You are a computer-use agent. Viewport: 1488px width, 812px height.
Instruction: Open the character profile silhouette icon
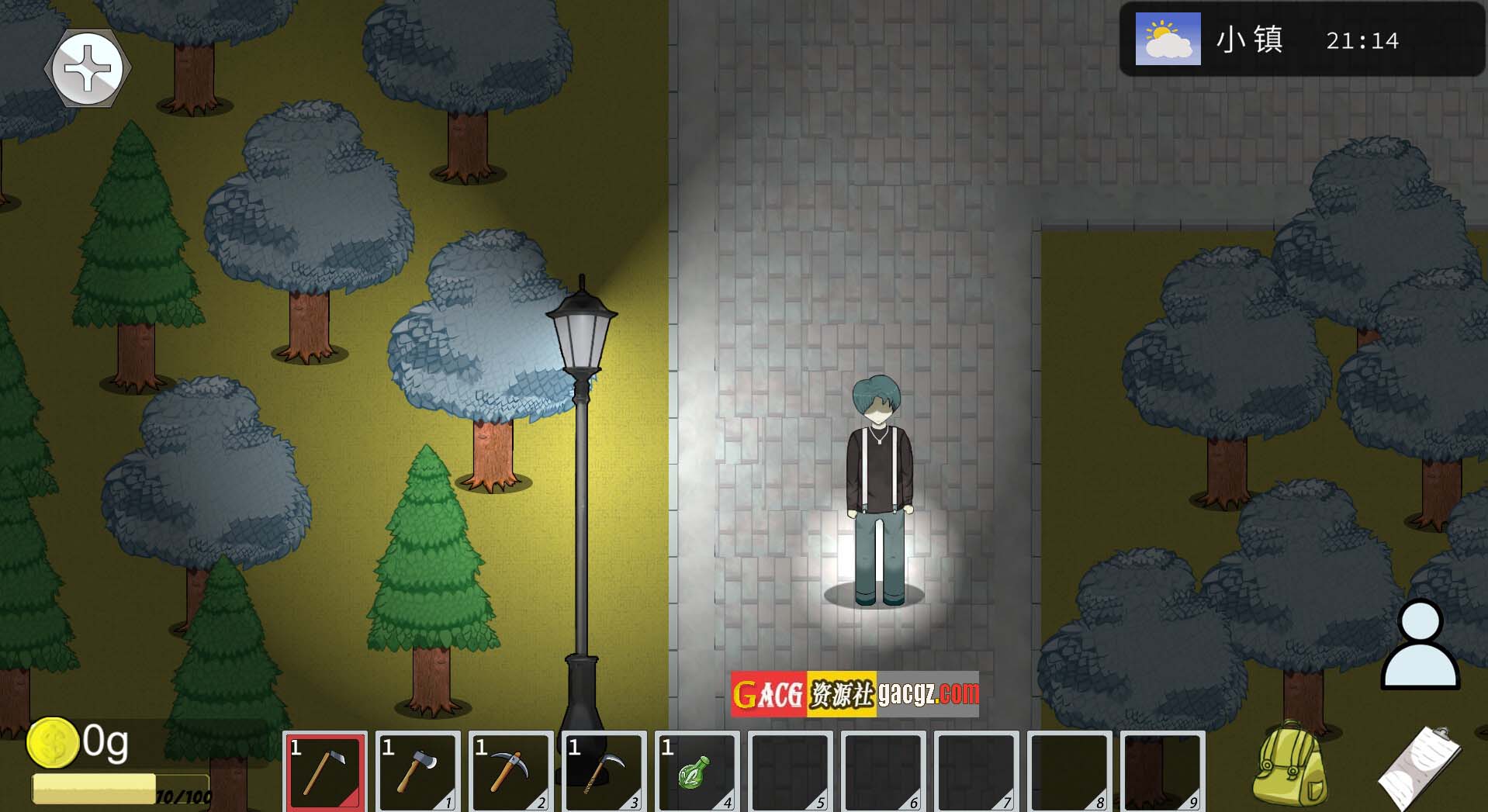coord(1420,645)
